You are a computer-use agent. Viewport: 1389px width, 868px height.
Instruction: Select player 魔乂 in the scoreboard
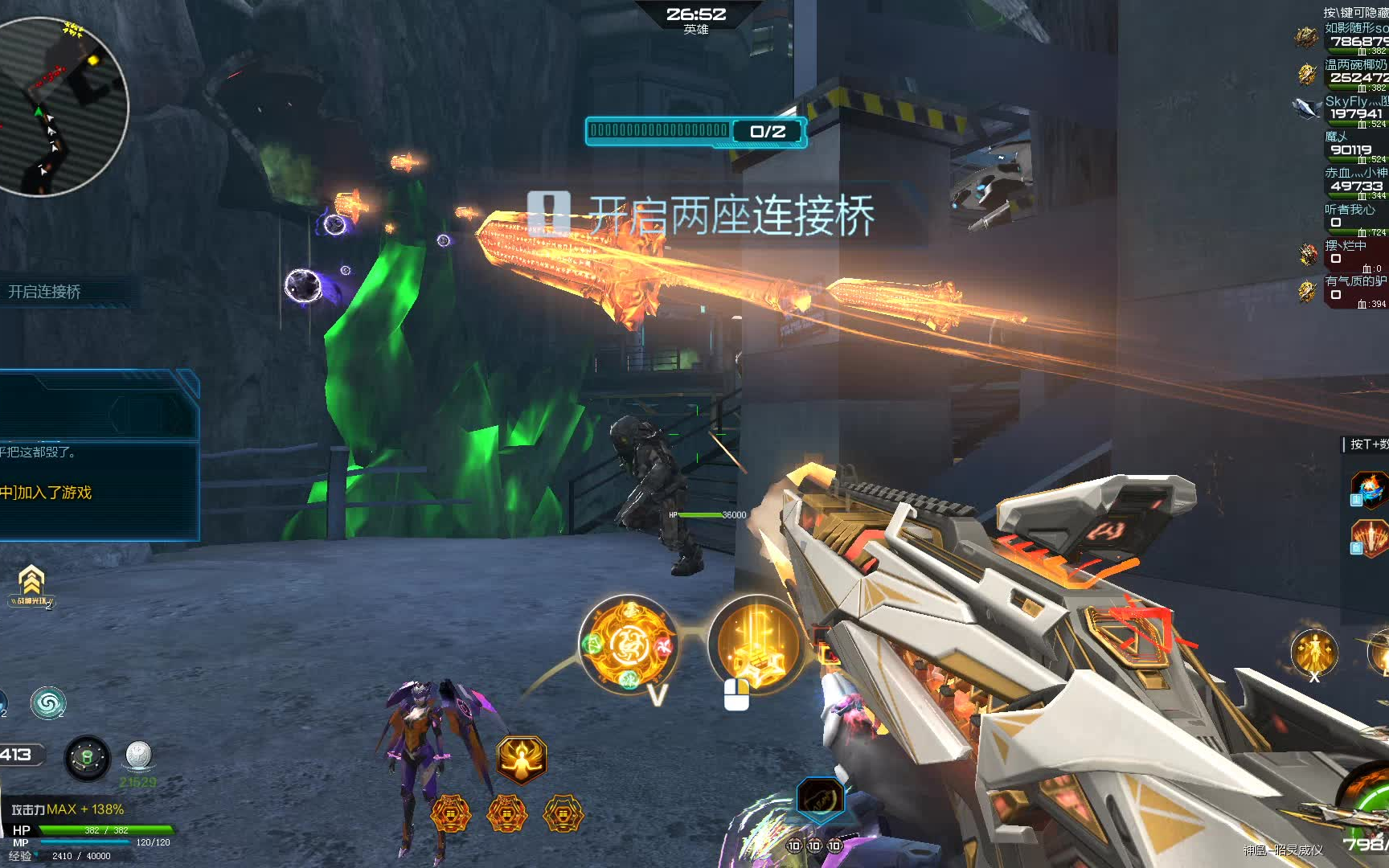tap(1354, 144)
